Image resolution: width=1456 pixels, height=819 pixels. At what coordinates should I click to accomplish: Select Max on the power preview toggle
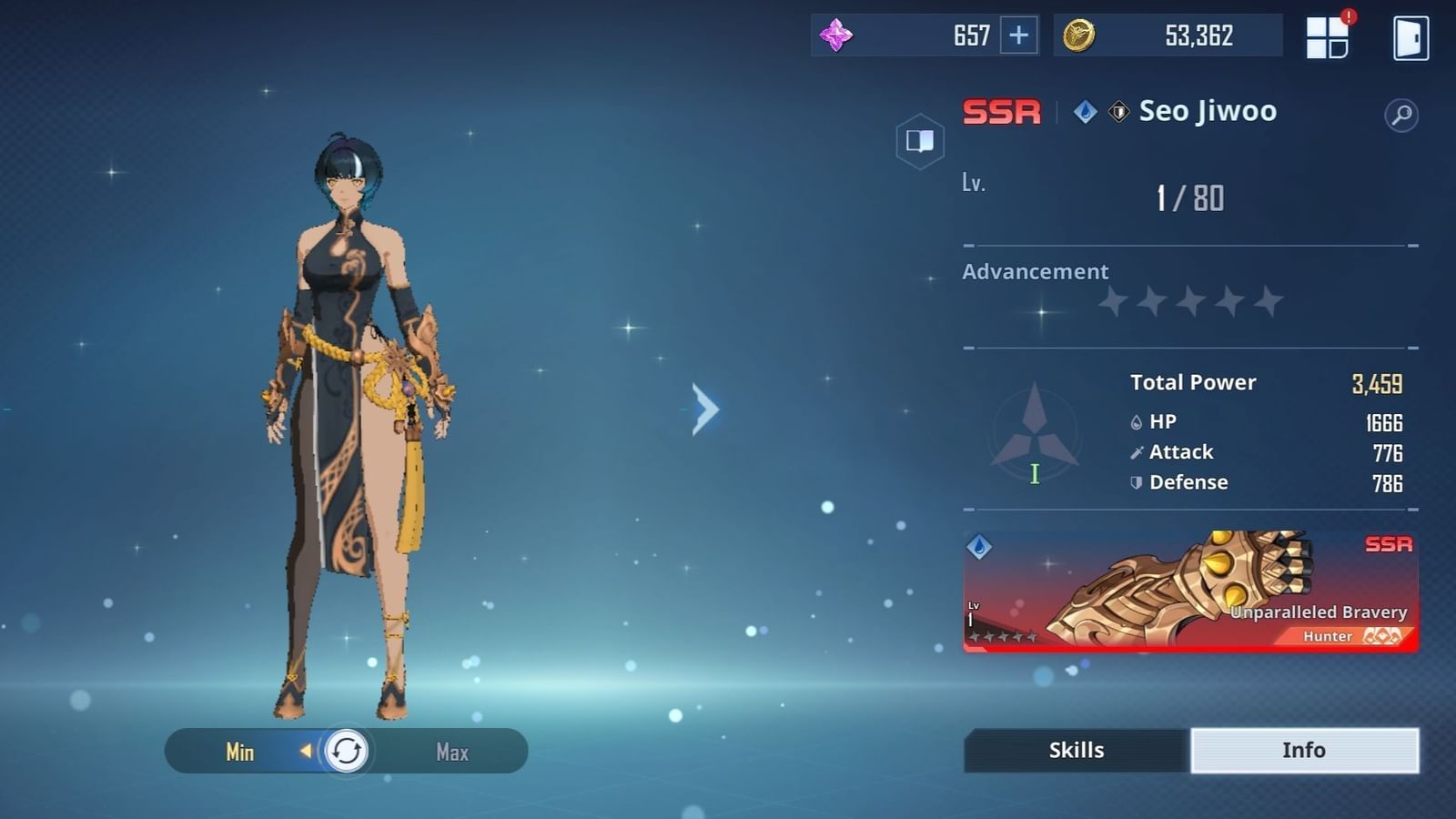[x=450, y=751]
